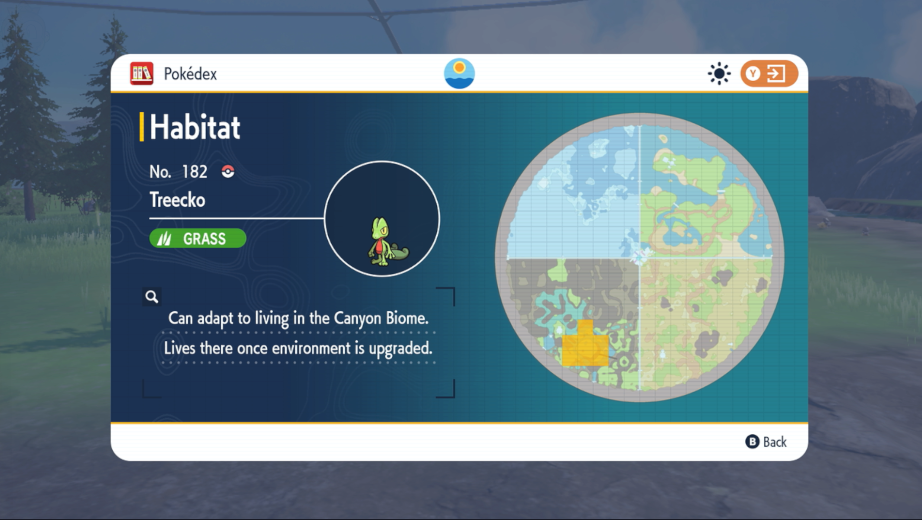Click the red Pokédex book icon
This screenshot has height=520, width=922.
click(x=142, y=74)
